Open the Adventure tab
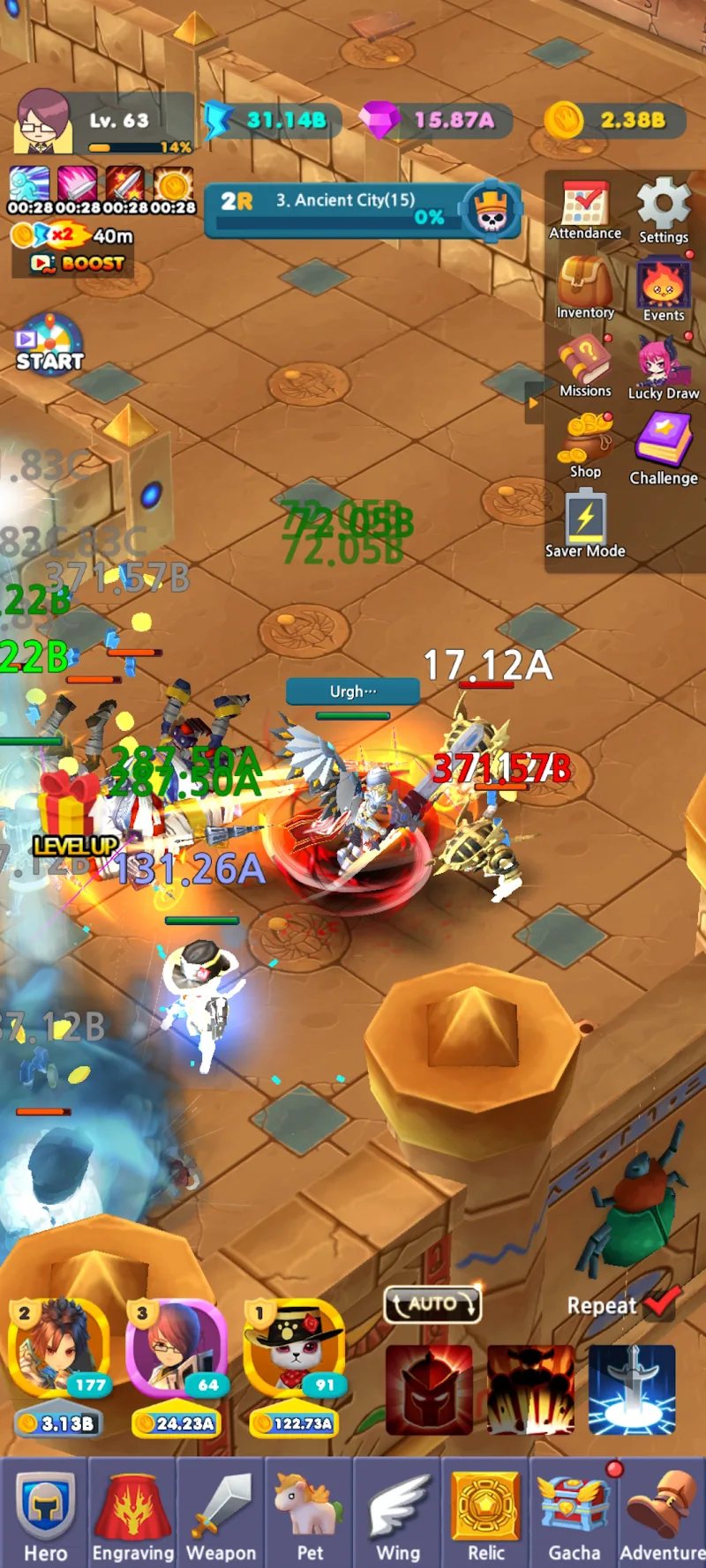706x1568 pixels. [662, 1513]
